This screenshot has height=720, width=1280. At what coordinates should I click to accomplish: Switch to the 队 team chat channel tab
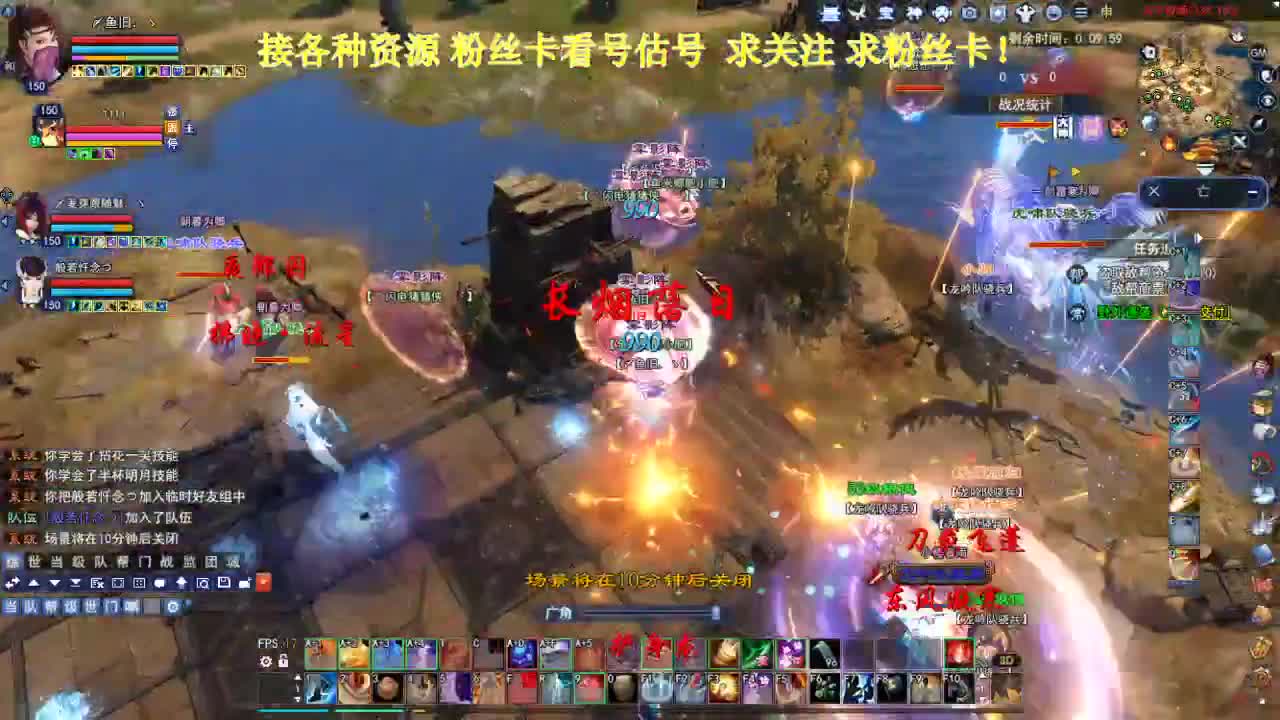click(100, 562)
